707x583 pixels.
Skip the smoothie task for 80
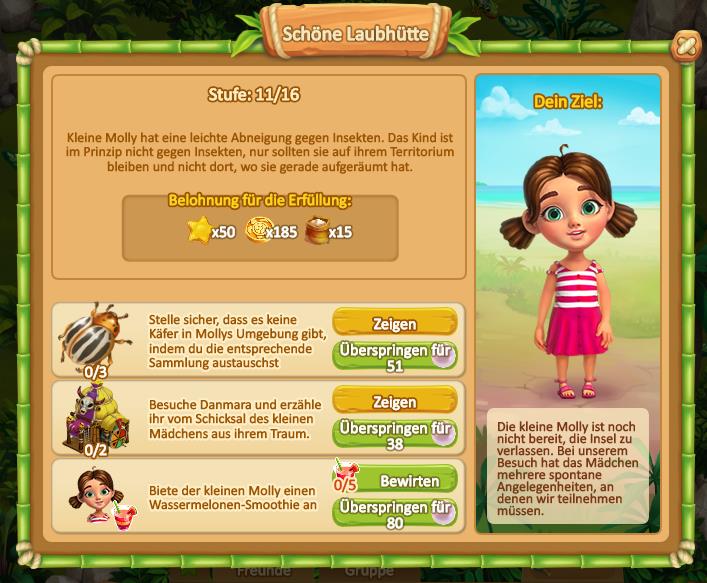[394, 513]
